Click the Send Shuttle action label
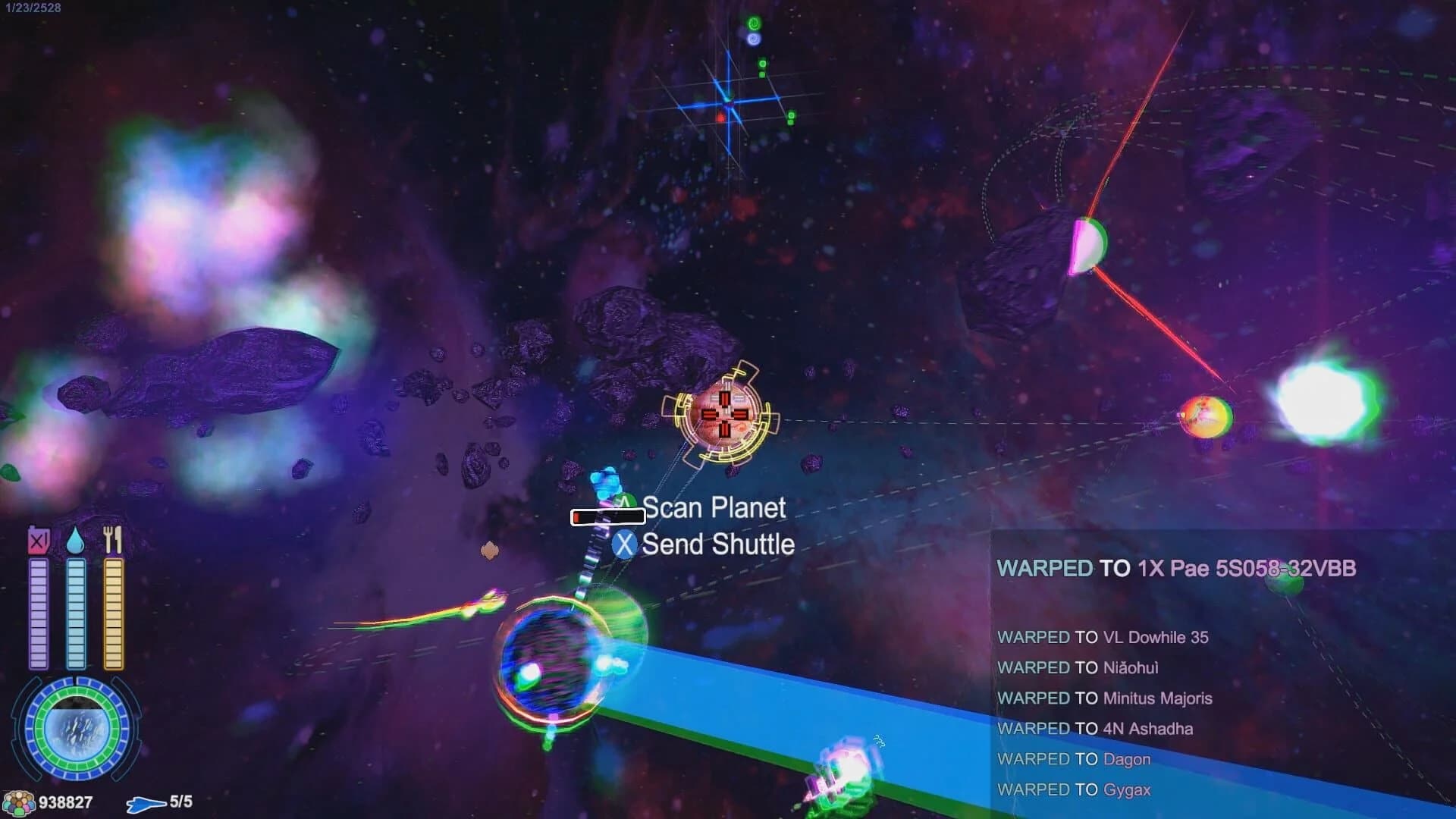 [716, 544]
